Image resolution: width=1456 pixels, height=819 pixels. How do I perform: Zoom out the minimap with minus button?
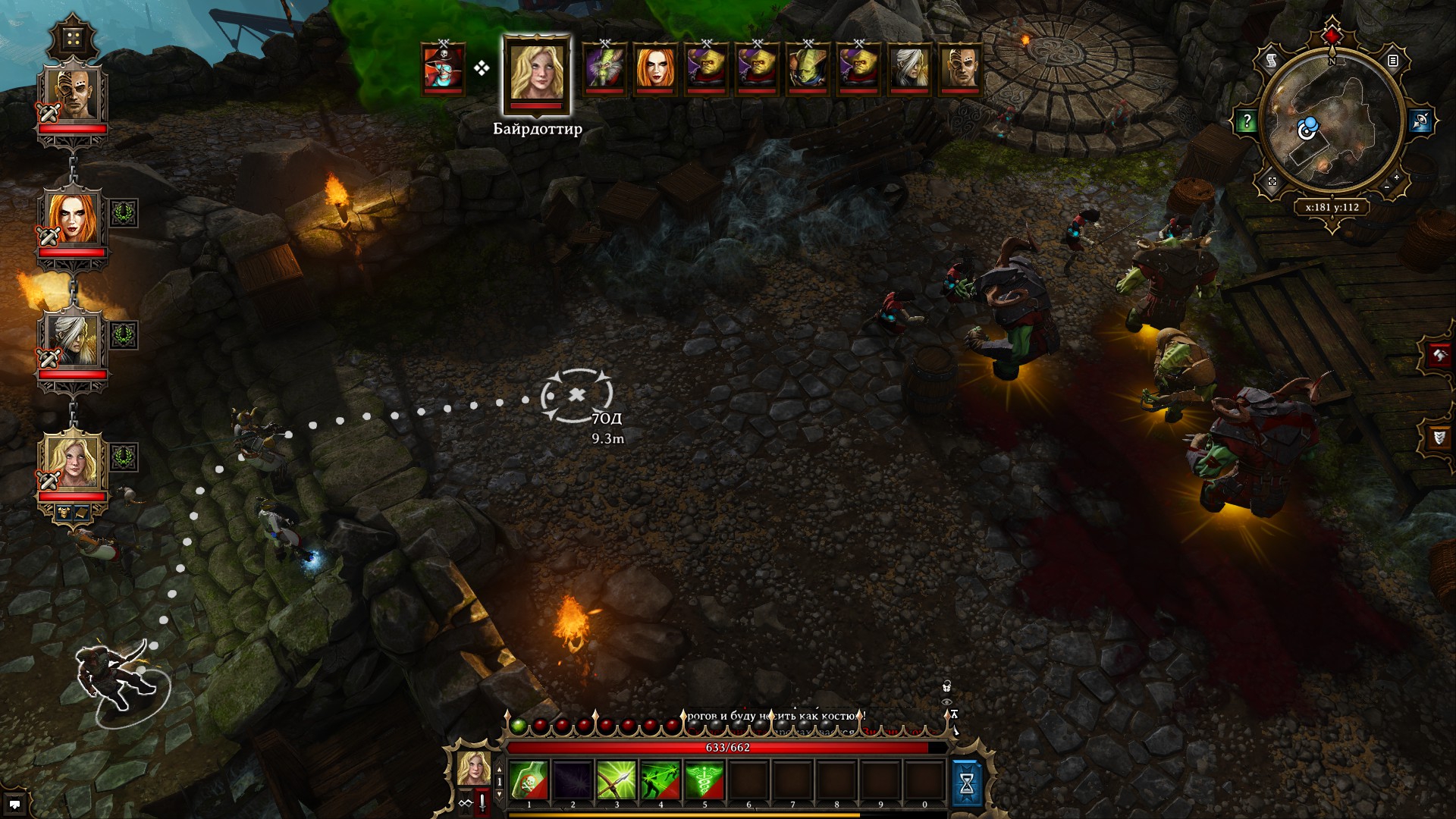pos(1387,187)
